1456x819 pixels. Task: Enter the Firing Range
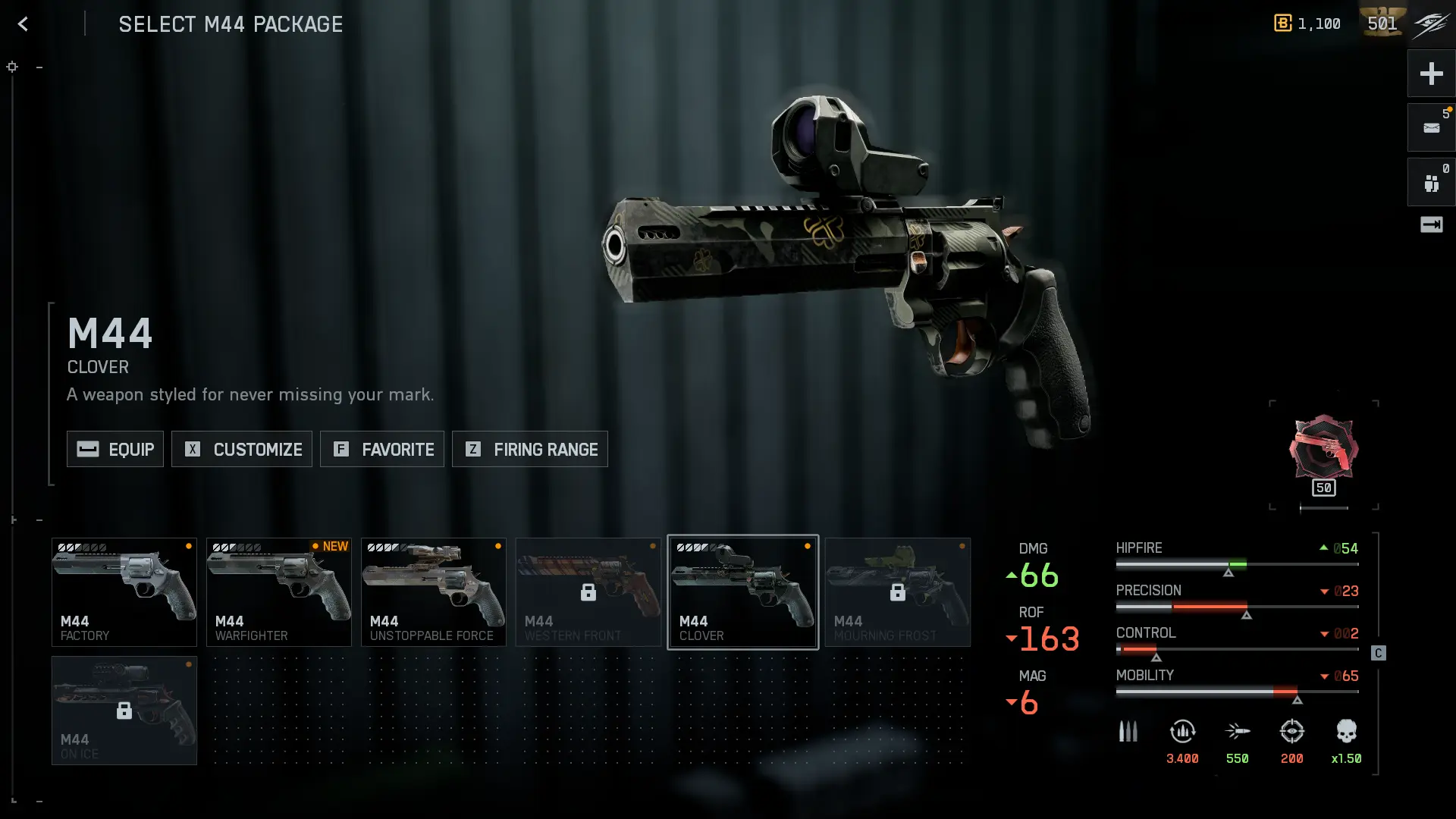coord(530,449)
